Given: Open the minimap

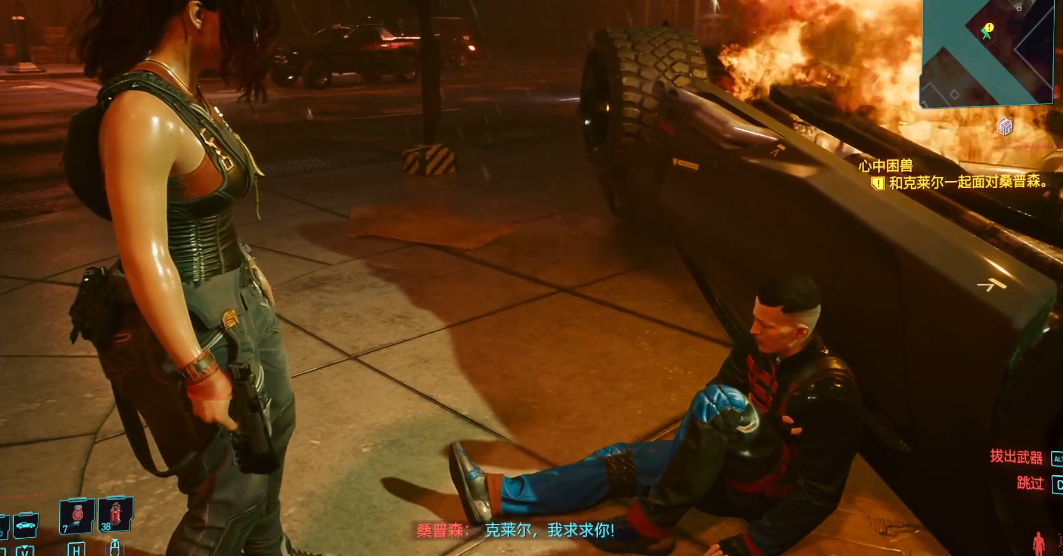Looking at the screenshot, I should [990, 52].
